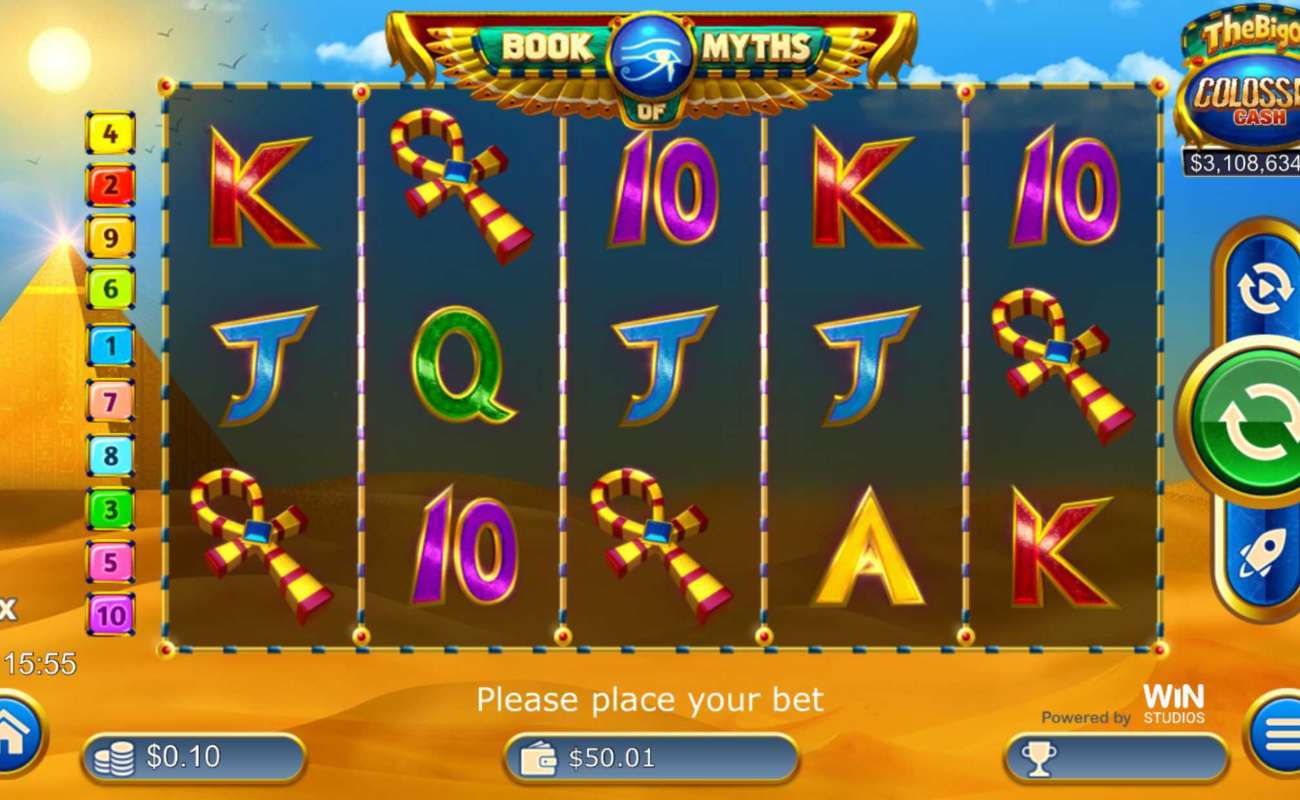Open the $50.01 wallet balance panel
The image size is (1300, 800).
650,758
